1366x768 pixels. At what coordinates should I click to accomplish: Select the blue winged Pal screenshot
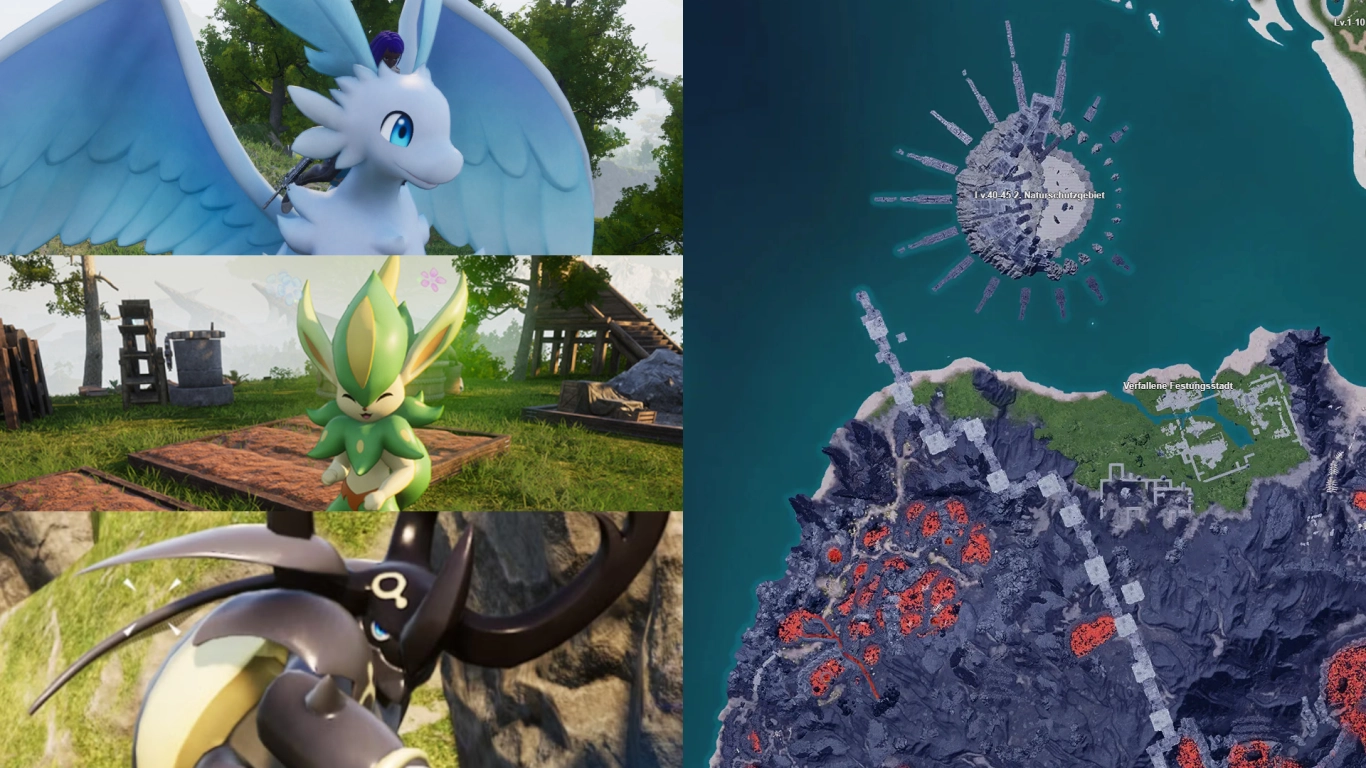tap(340, 125)
